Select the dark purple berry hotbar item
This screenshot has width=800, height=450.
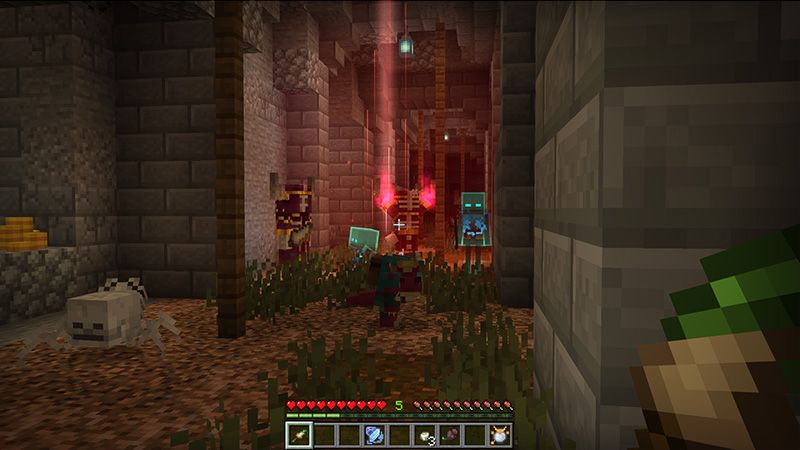tap(449, 435)
